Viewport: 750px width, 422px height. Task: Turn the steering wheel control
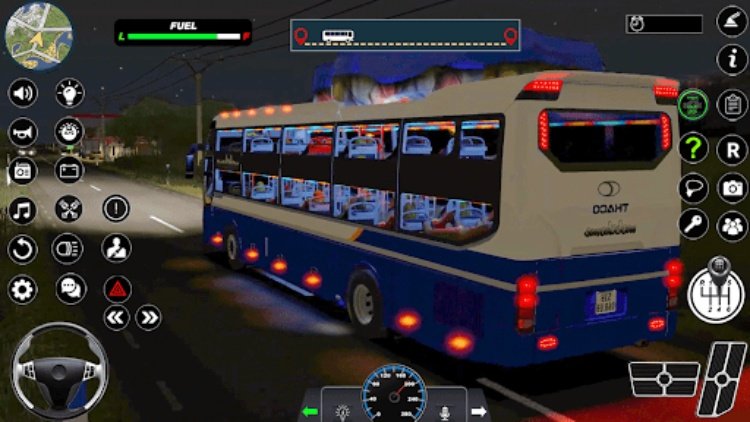[58, 370]
